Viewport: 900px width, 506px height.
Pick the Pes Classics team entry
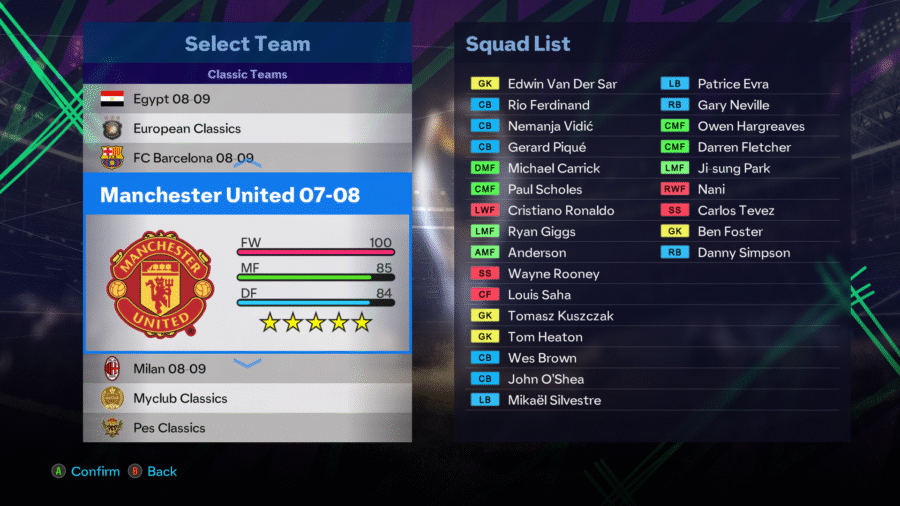click(x=247, y=427)
